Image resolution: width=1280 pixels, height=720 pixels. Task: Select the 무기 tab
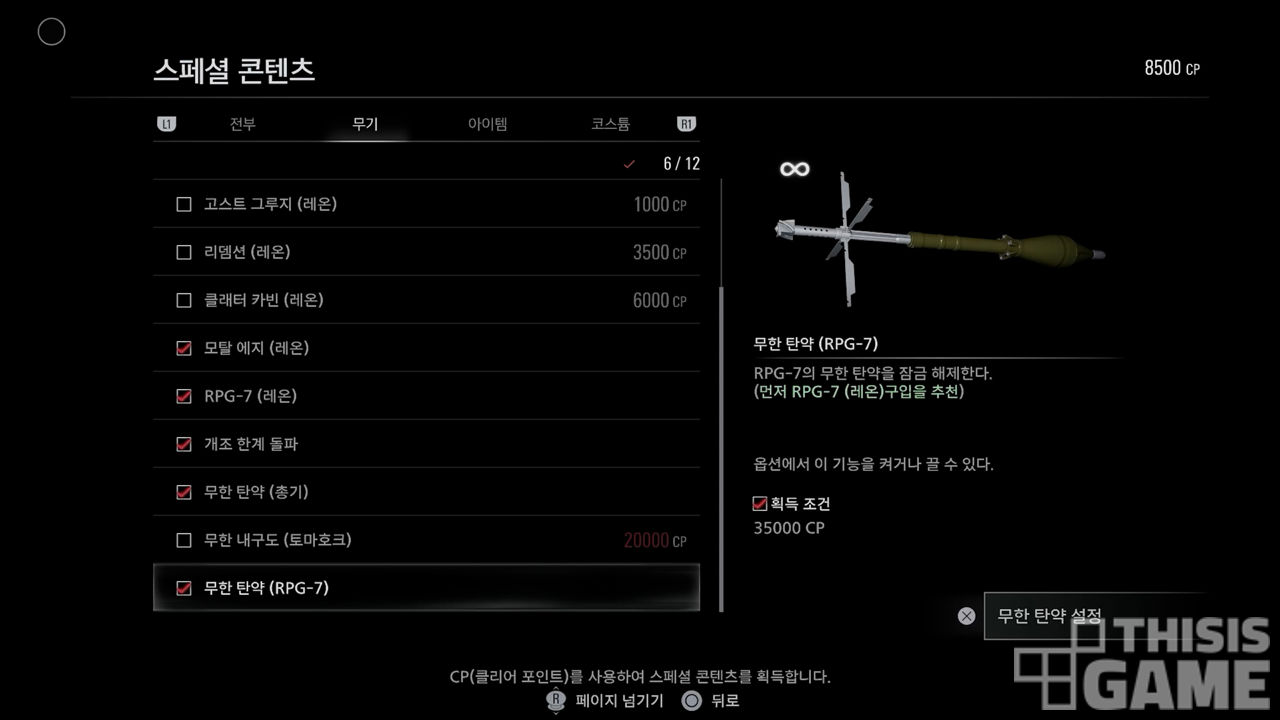(x=365, y=125)
